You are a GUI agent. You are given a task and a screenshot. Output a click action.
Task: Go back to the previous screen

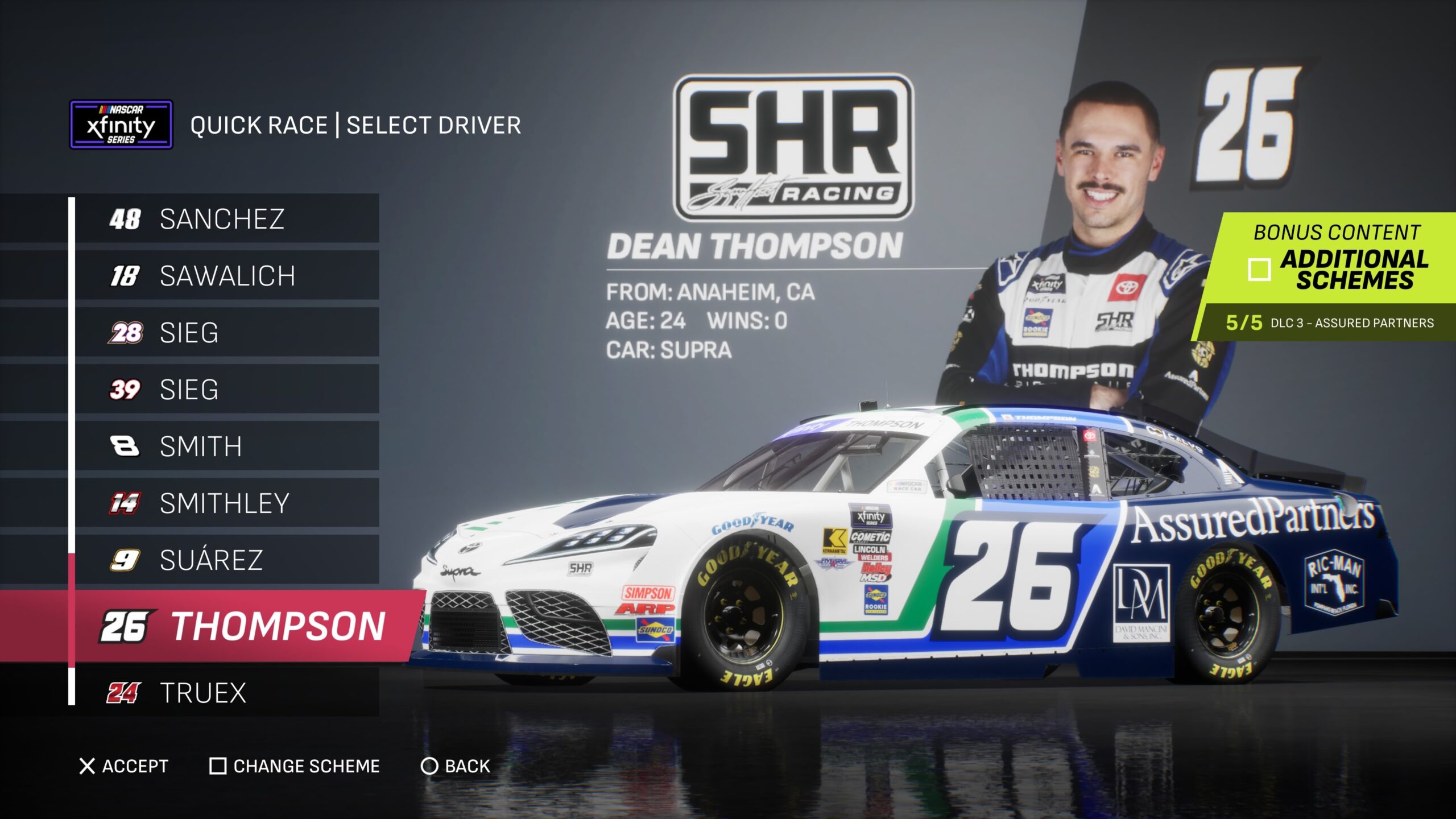[x=455, y=766]
